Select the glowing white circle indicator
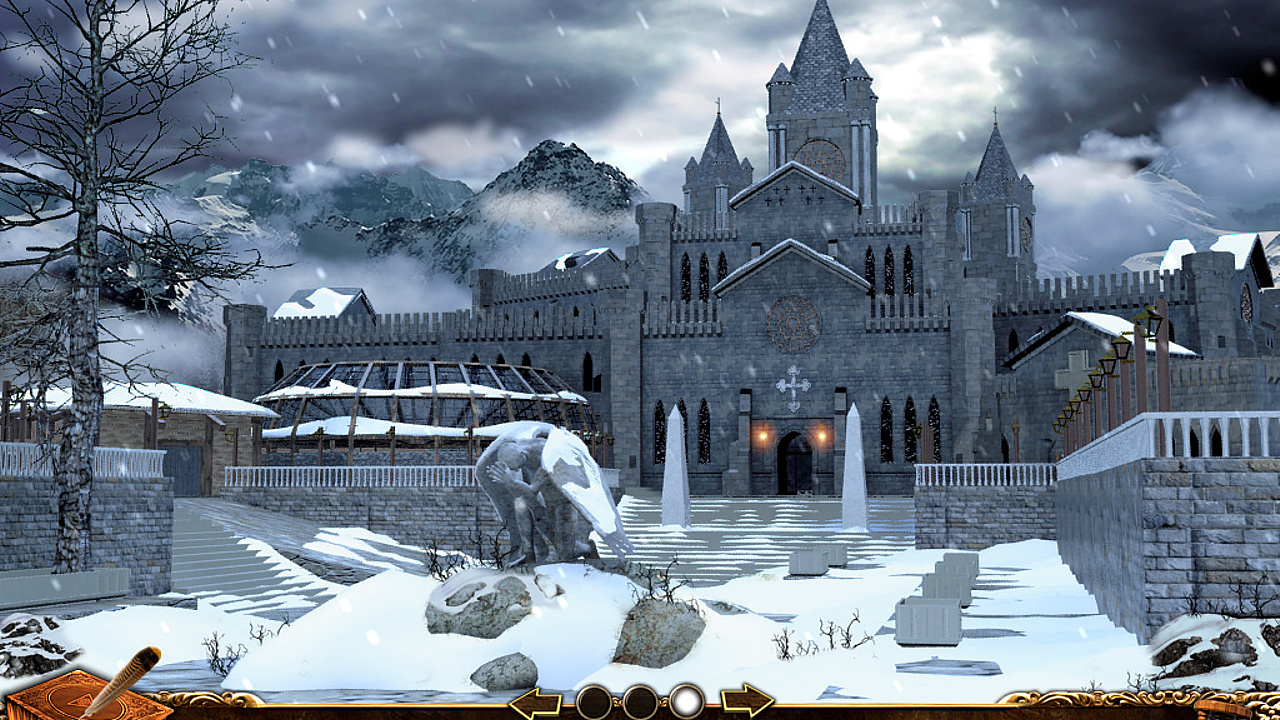 pyautogui.click(x=688, y=700)
